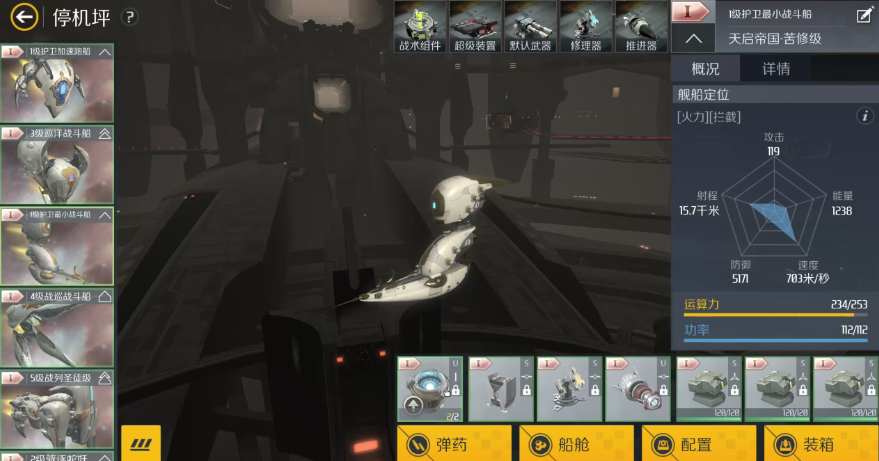Switch to the 详情 tab
Image resolution: width=879 pixels, height=461 pixels.
[x=776, y=69]
